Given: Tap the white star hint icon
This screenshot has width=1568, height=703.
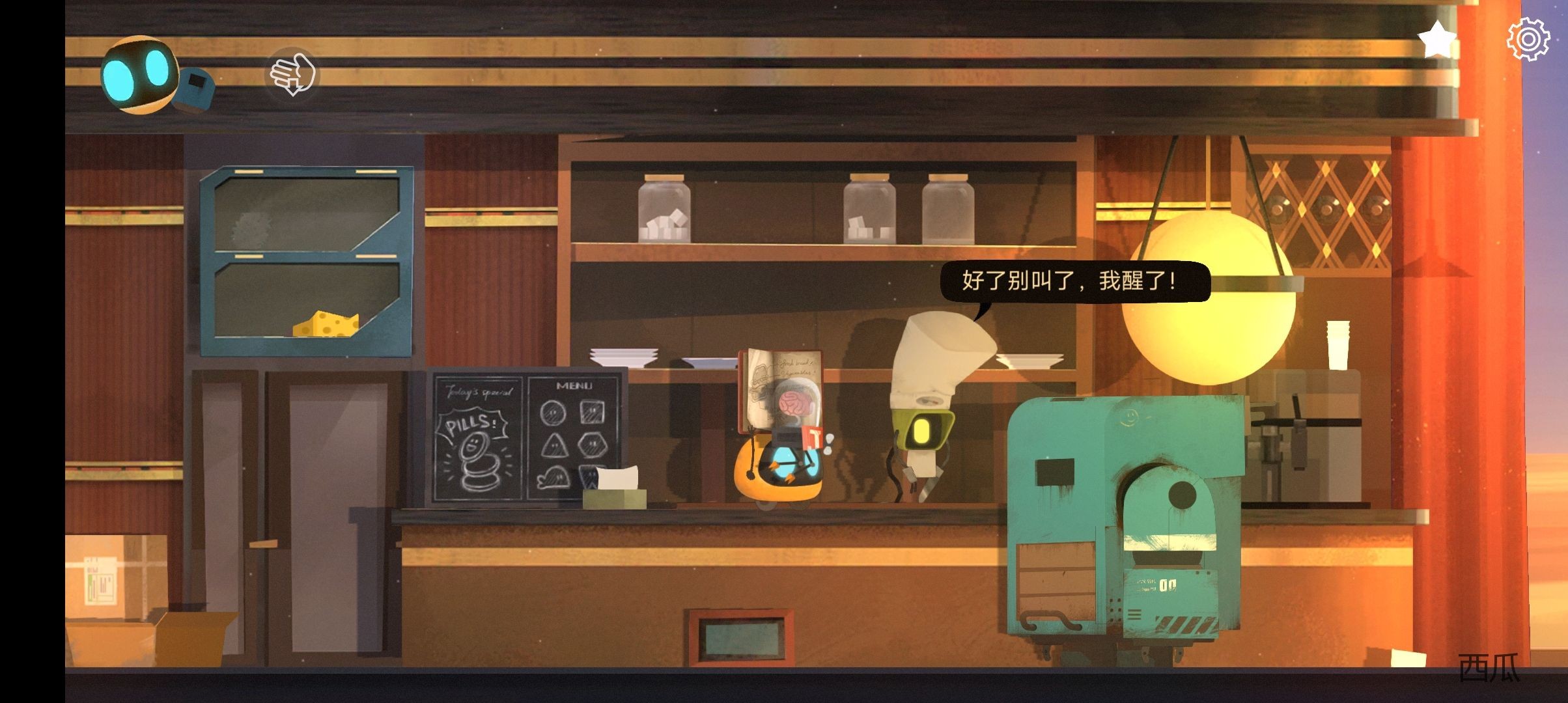Looking at the screenshot, I should (1437, 40).
